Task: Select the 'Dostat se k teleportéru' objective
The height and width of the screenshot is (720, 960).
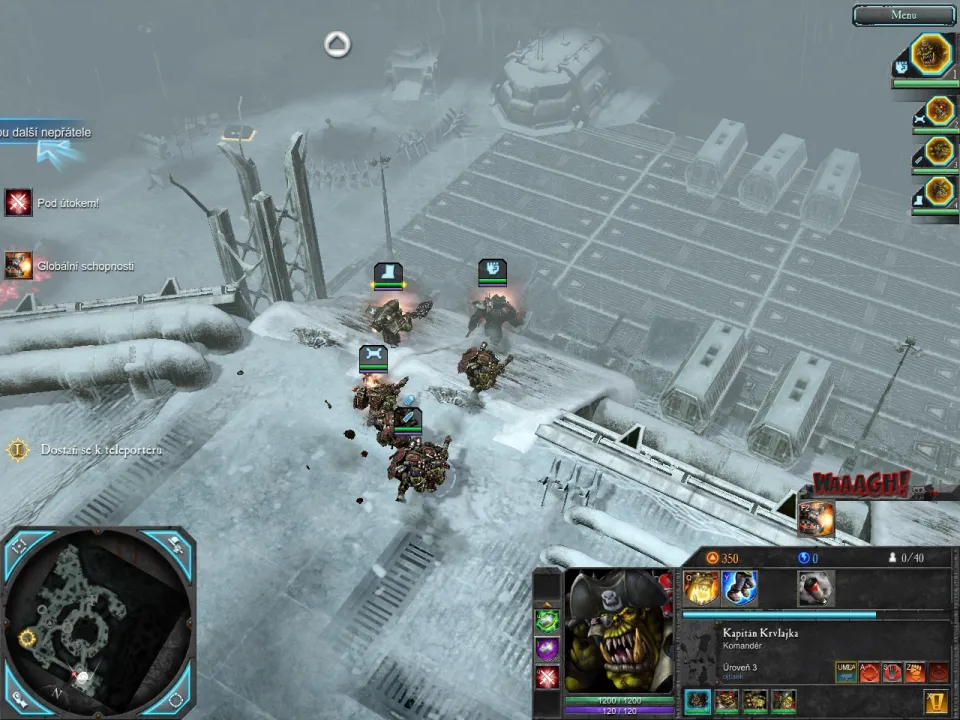Action: pyautogui.click(x=18, y=450)
